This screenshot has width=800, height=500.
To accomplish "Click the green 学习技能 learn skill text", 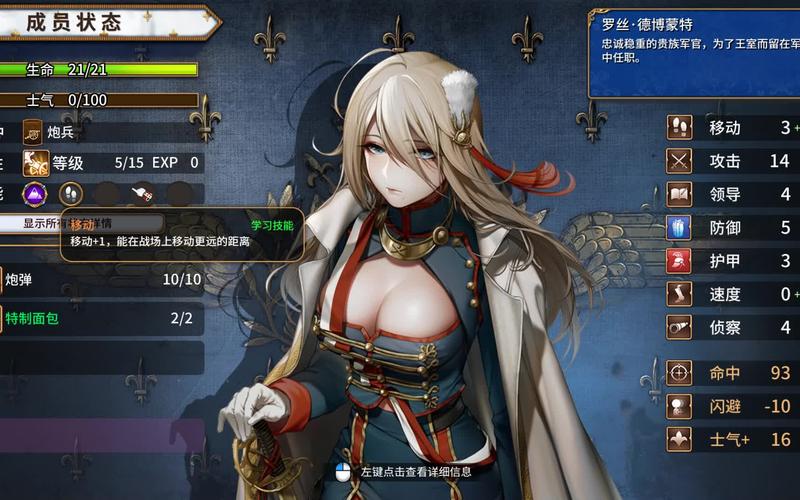I will pos(272,225).
